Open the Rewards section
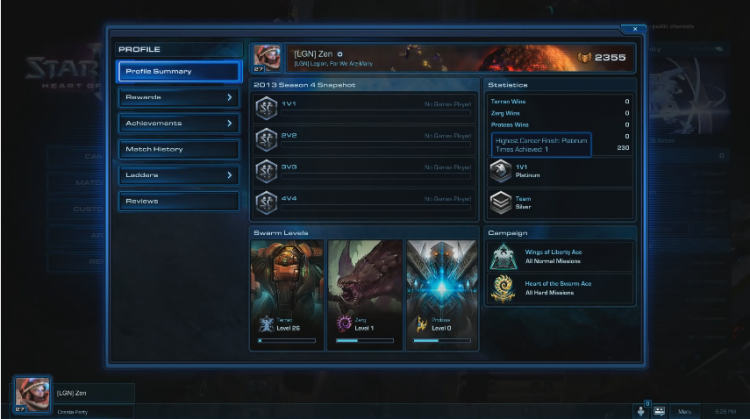 pos(179,98)
